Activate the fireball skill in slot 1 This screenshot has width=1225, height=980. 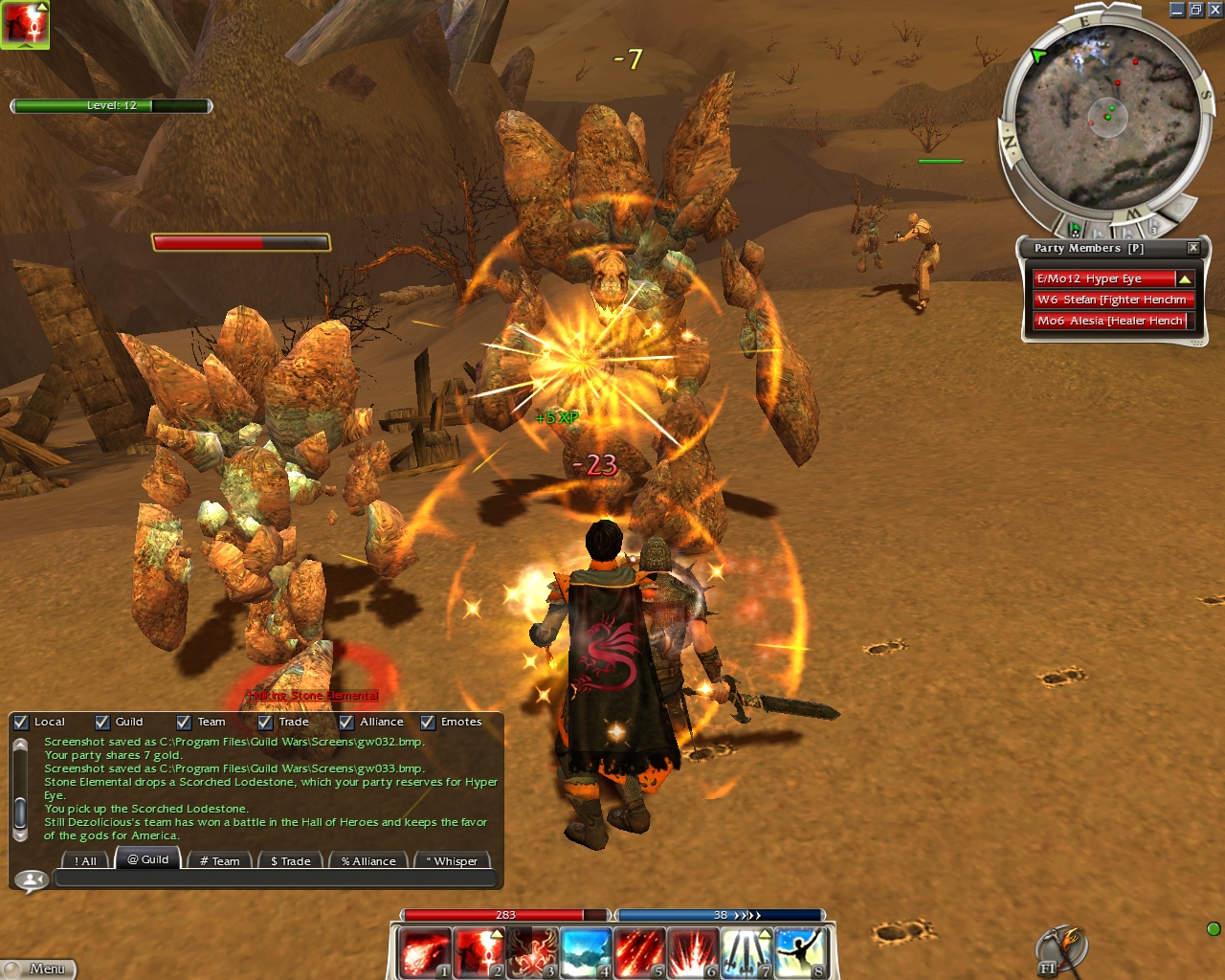point(423,952)
